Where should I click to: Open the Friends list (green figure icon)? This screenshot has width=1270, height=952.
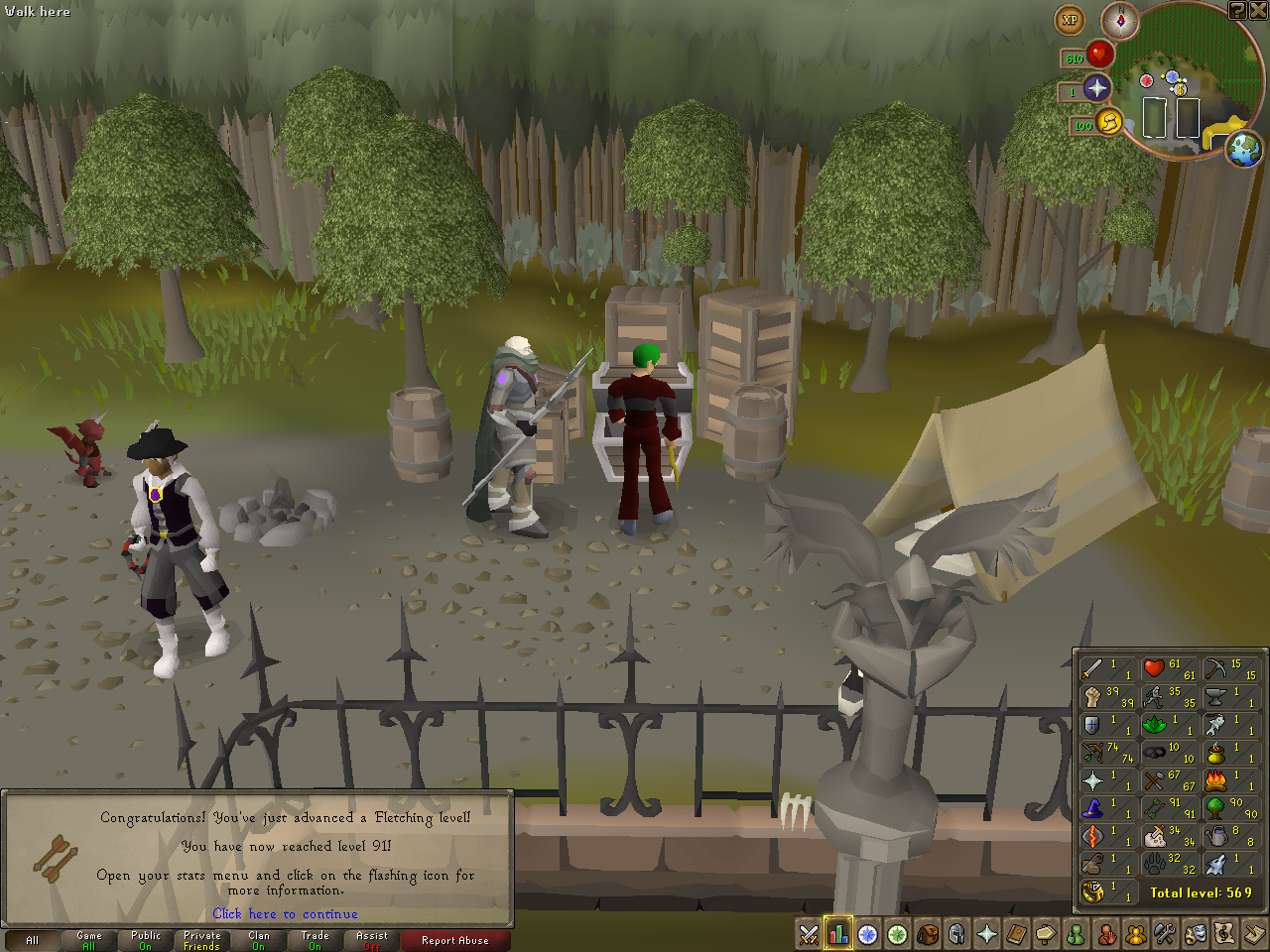tap(1077, 934)
